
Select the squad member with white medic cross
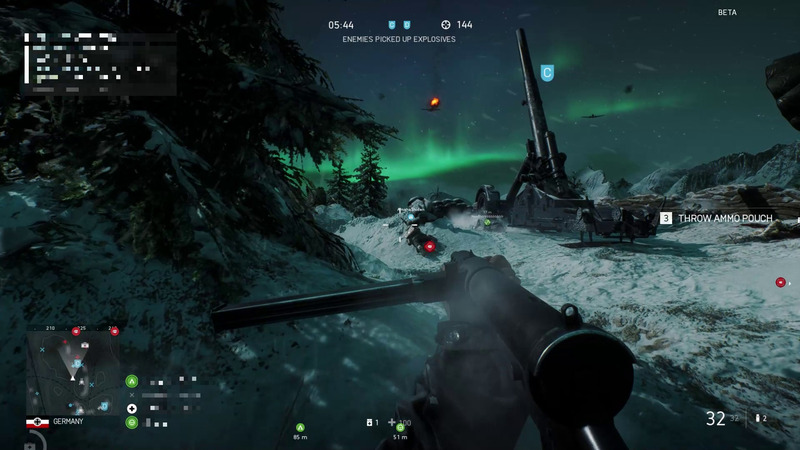132,408
